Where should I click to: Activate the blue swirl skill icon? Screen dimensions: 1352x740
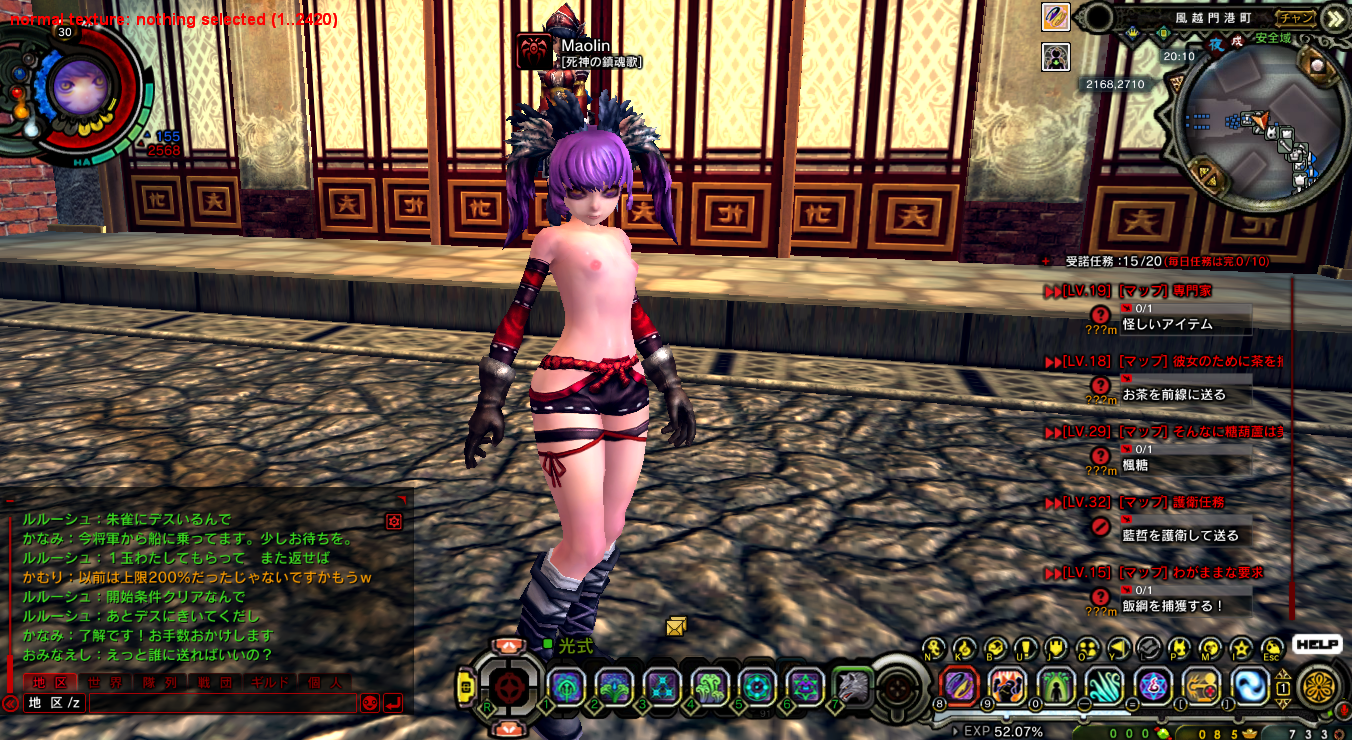tap(1250, 686)
